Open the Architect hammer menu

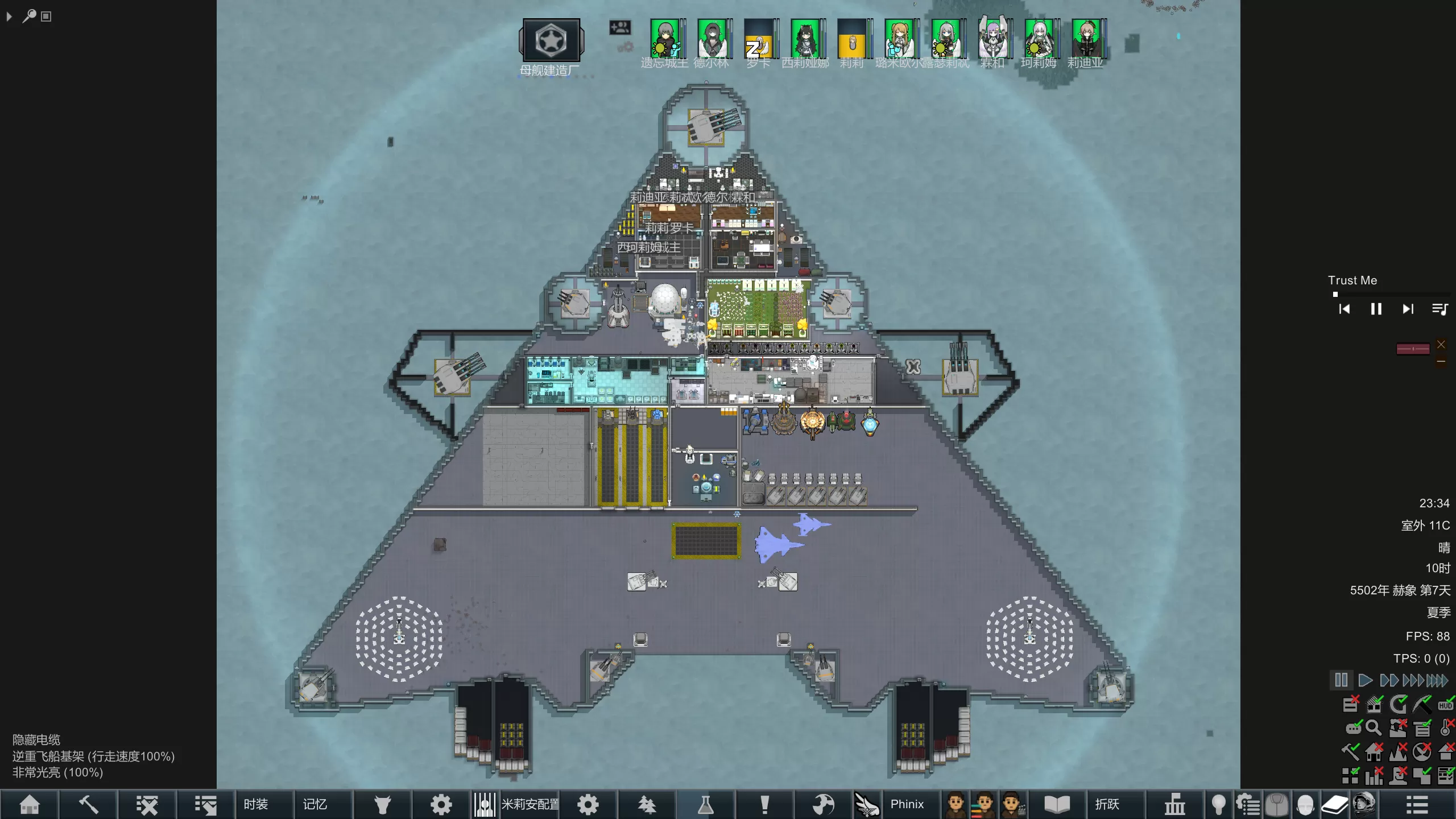tap(88, 804)
